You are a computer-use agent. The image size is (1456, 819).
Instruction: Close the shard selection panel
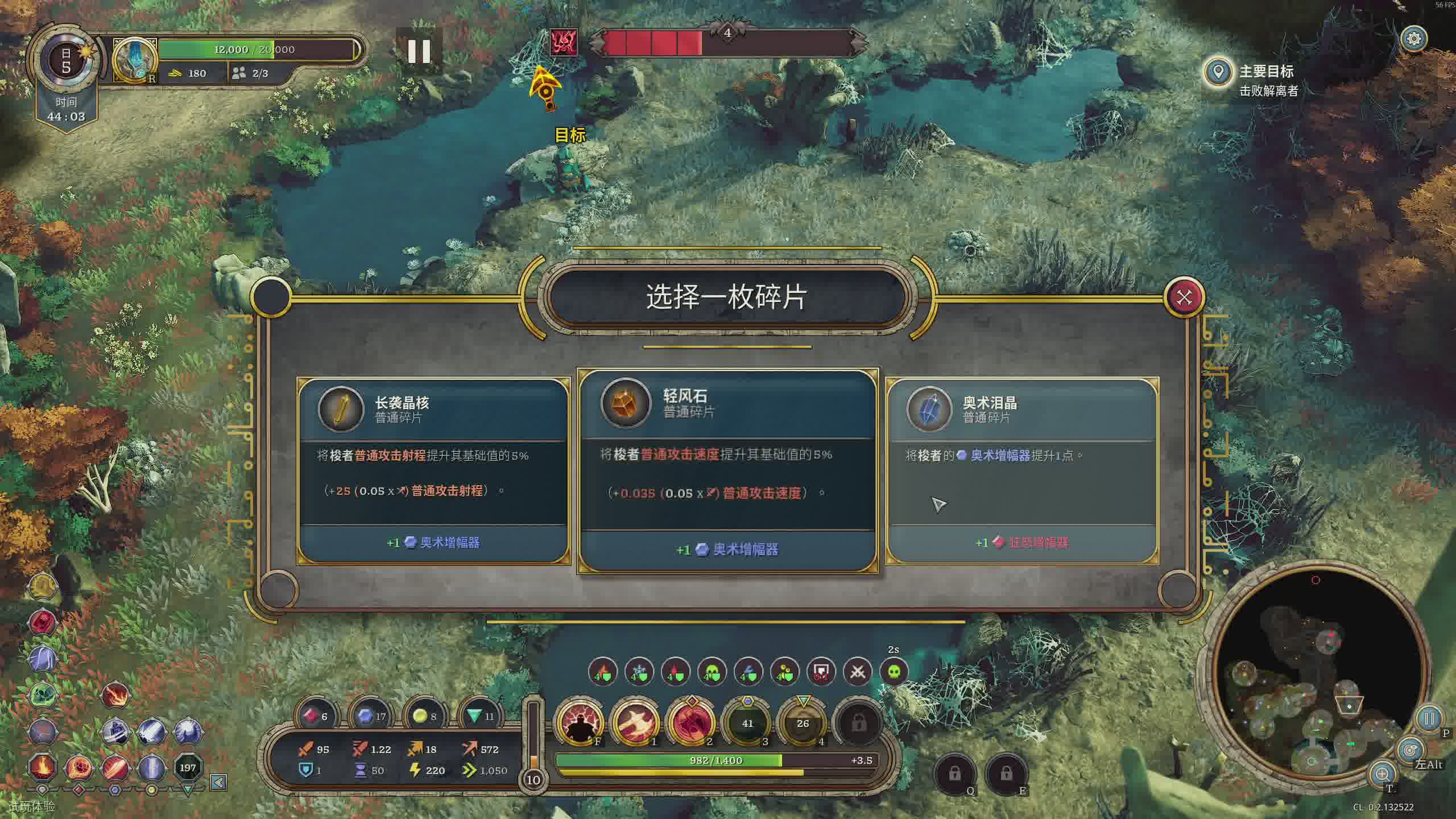pyautogui.click(x=1184, y=297)
